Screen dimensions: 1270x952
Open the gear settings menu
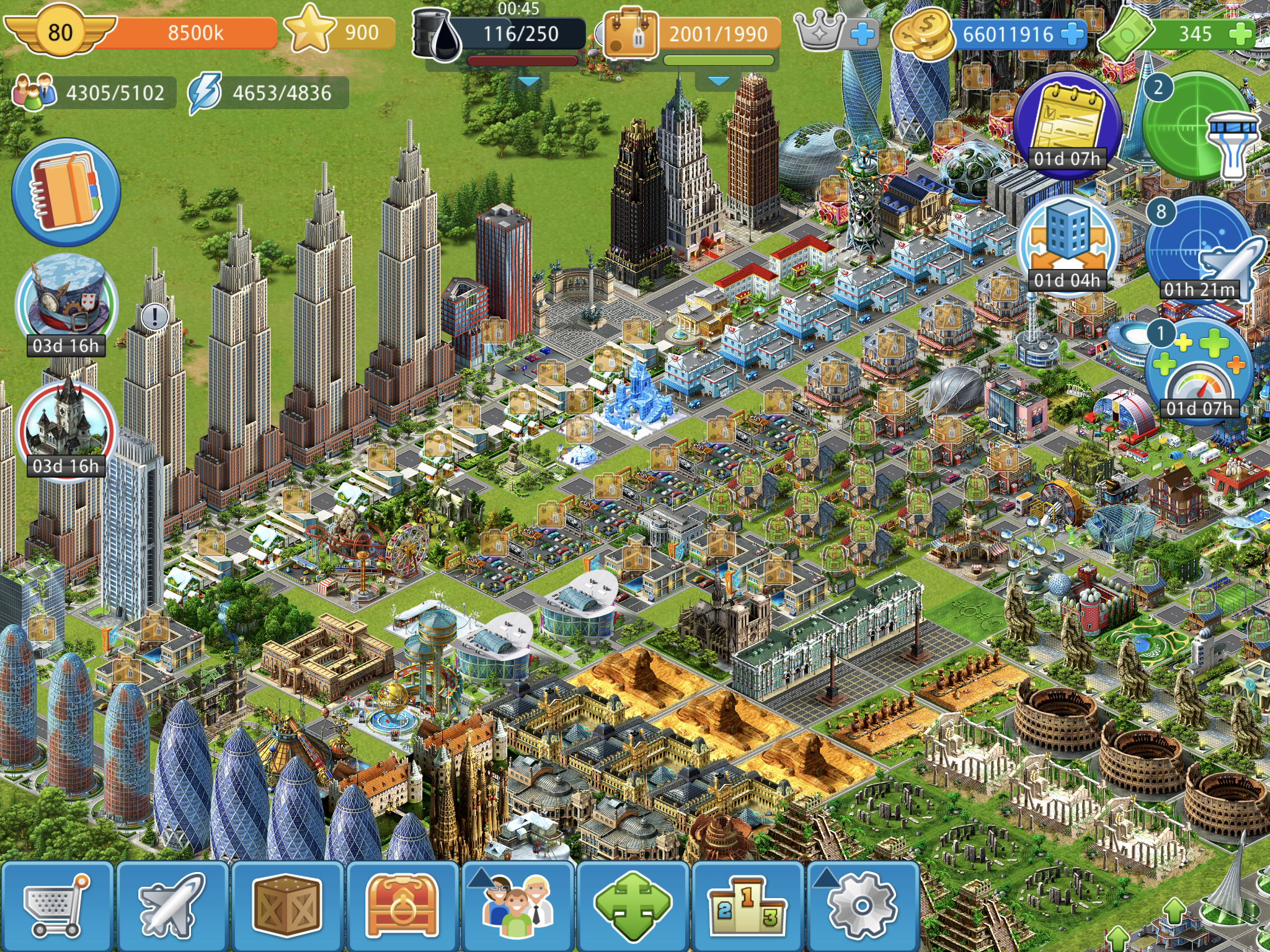pyautogui.click(x=863, y=906)
